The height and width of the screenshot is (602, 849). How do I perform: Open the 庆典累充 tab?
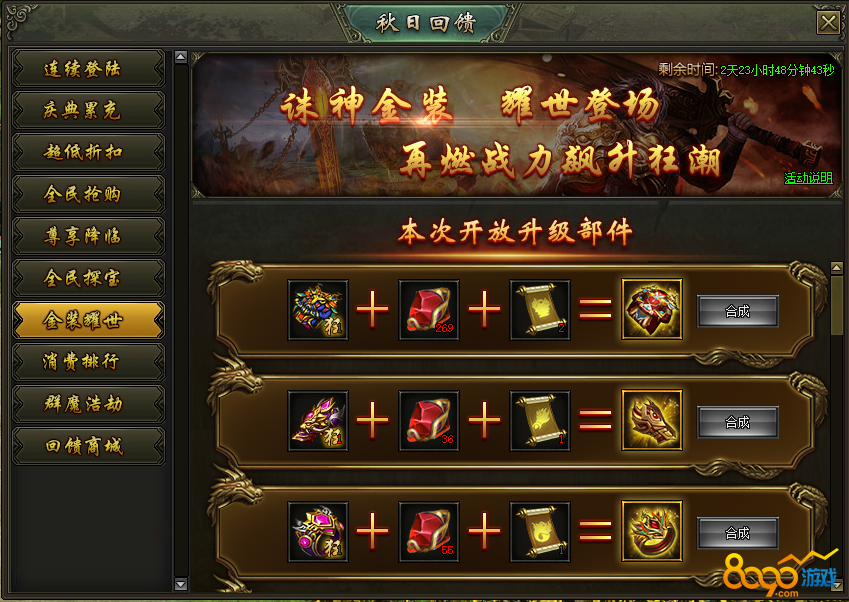pyautogui.click(x=87, y=110)
